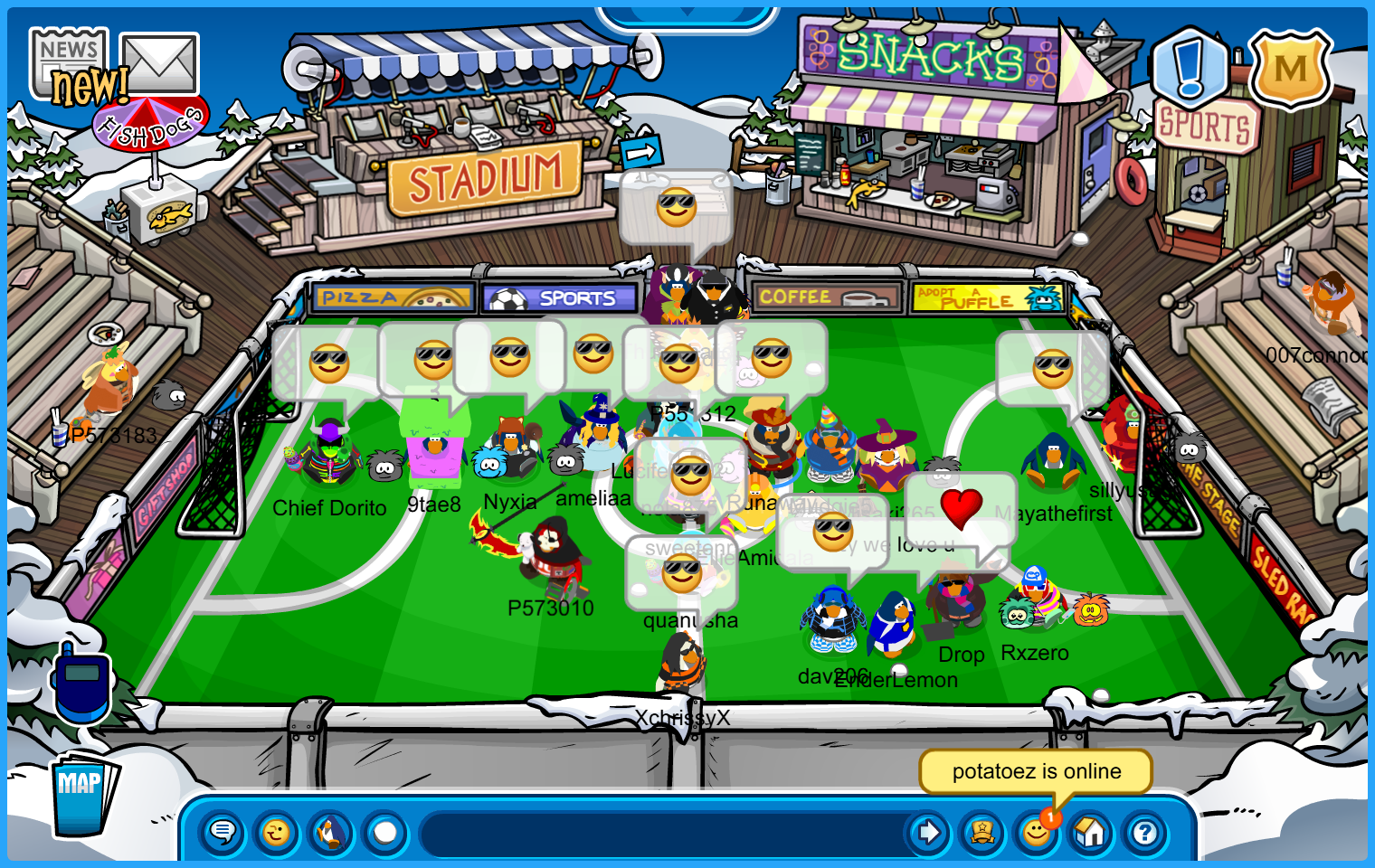Open the winking face emote menu
Screen dimensions: 1375x868
[277, 832]
